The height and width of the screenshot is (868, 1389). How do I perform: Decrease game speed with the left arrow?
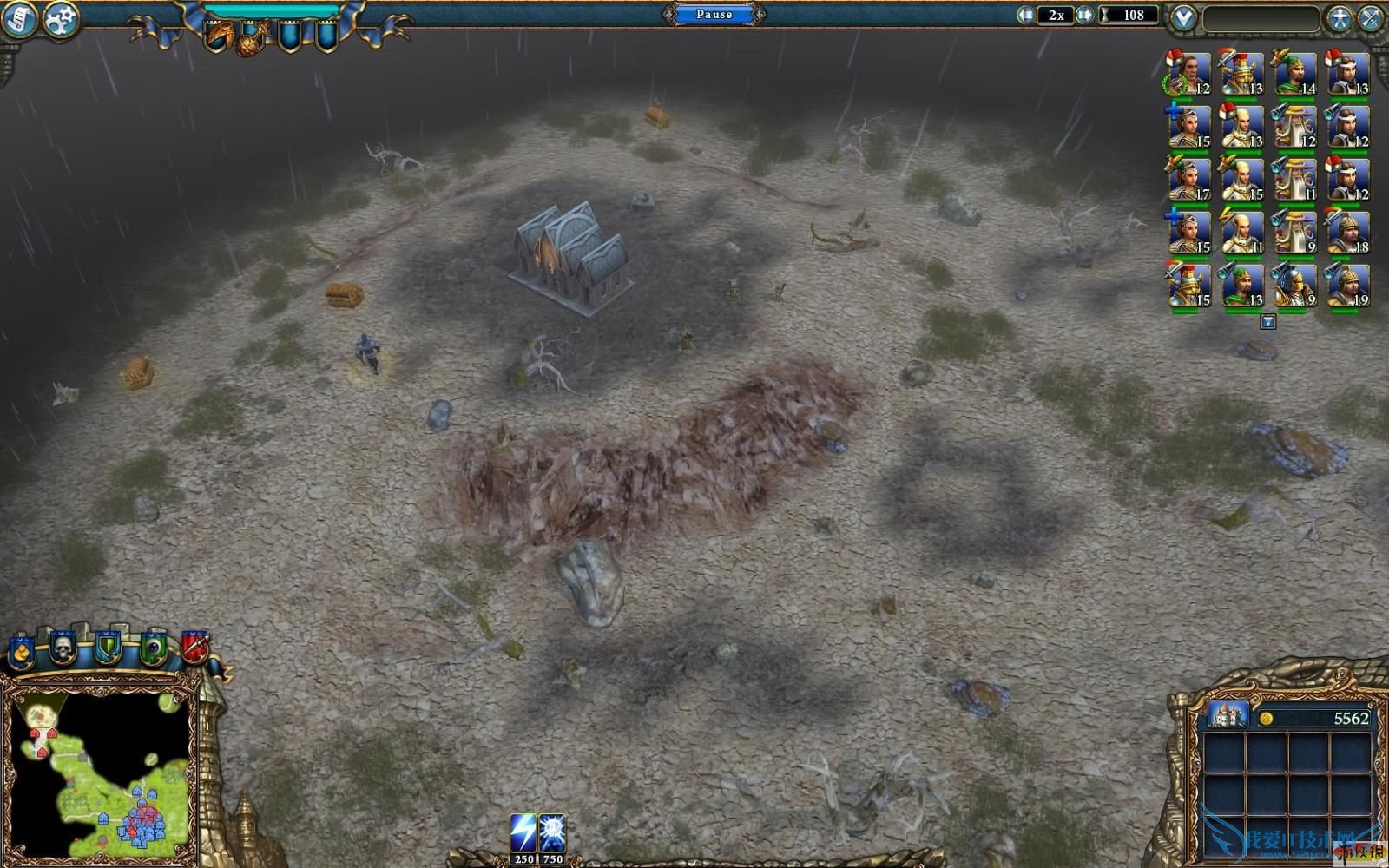(1027, 15)
